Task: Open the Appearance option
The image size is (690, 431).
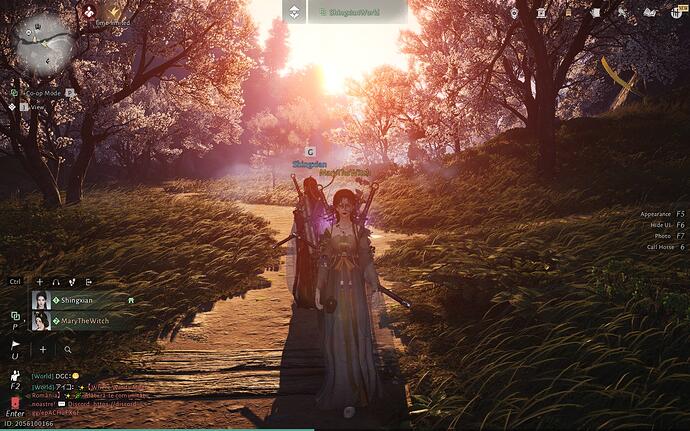Action: [x=660, y=214]
